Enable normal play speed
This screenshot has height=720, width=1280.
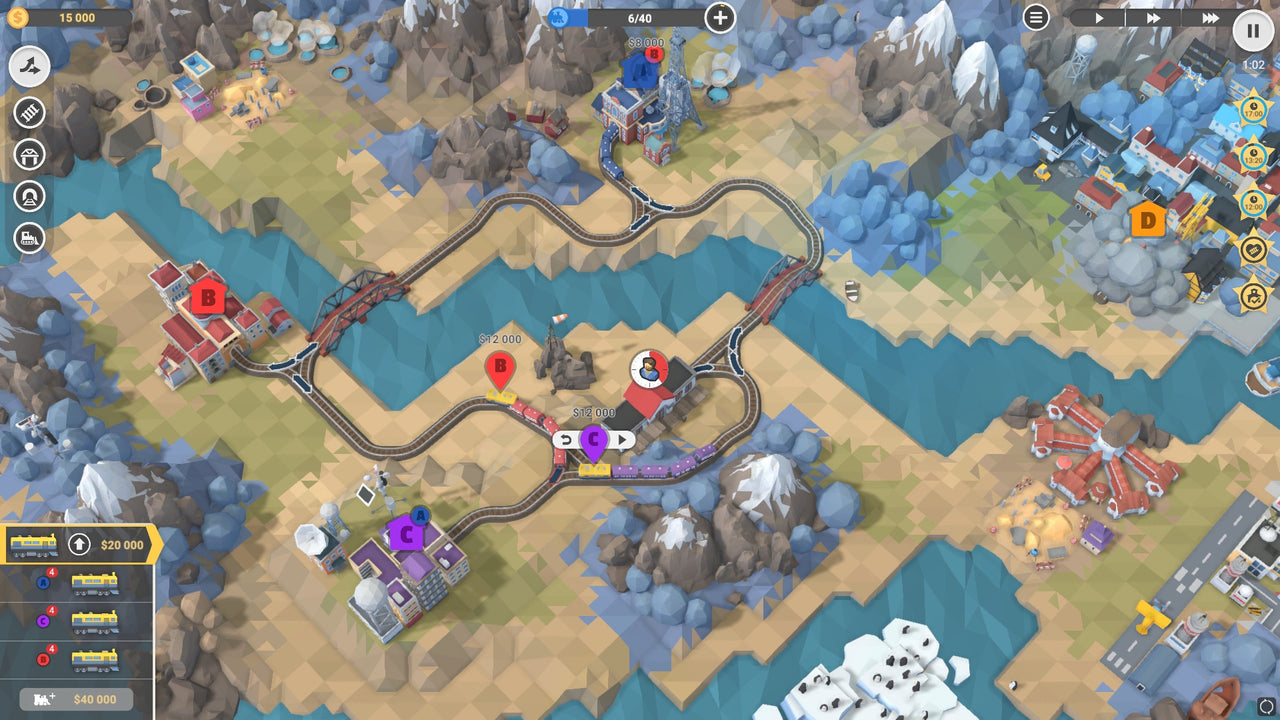(1098, 17)
